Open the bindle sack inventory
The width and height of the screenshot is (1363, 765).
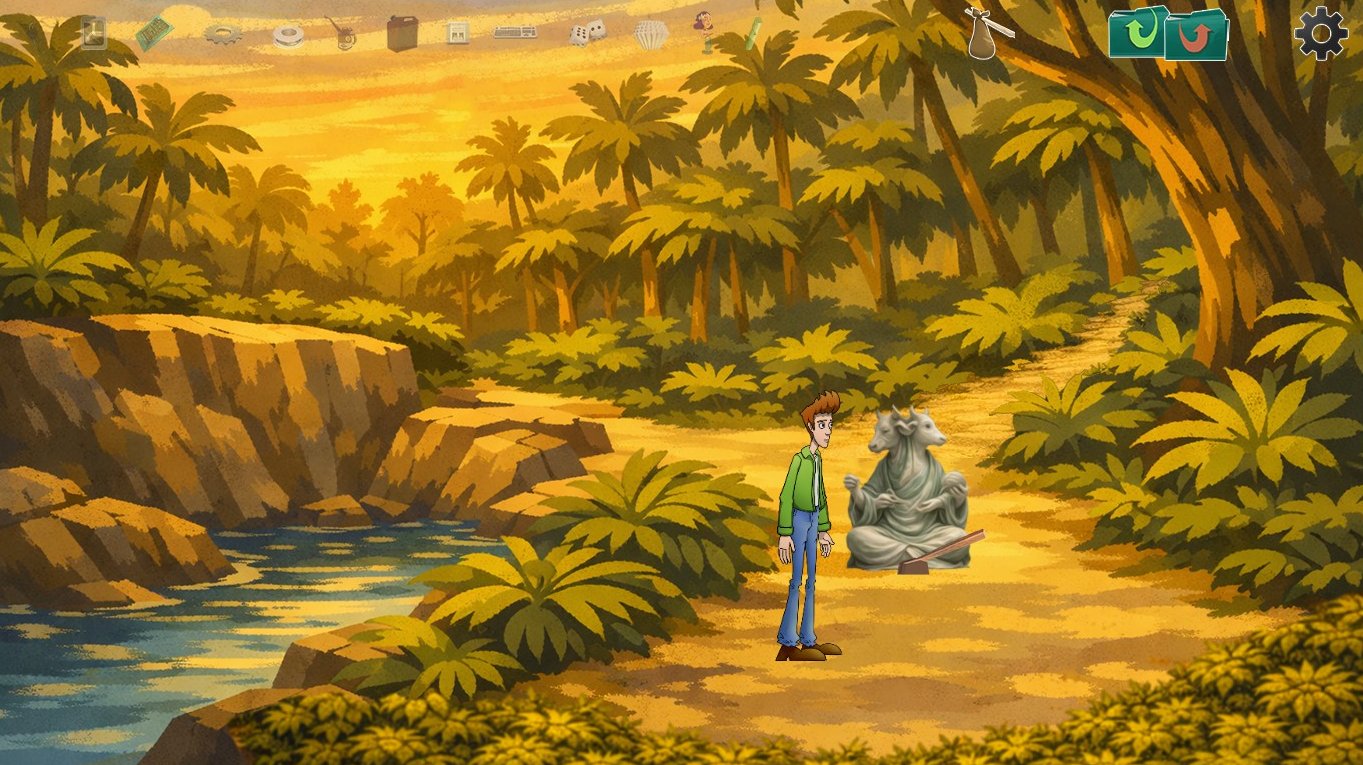(x=986, y=33)
